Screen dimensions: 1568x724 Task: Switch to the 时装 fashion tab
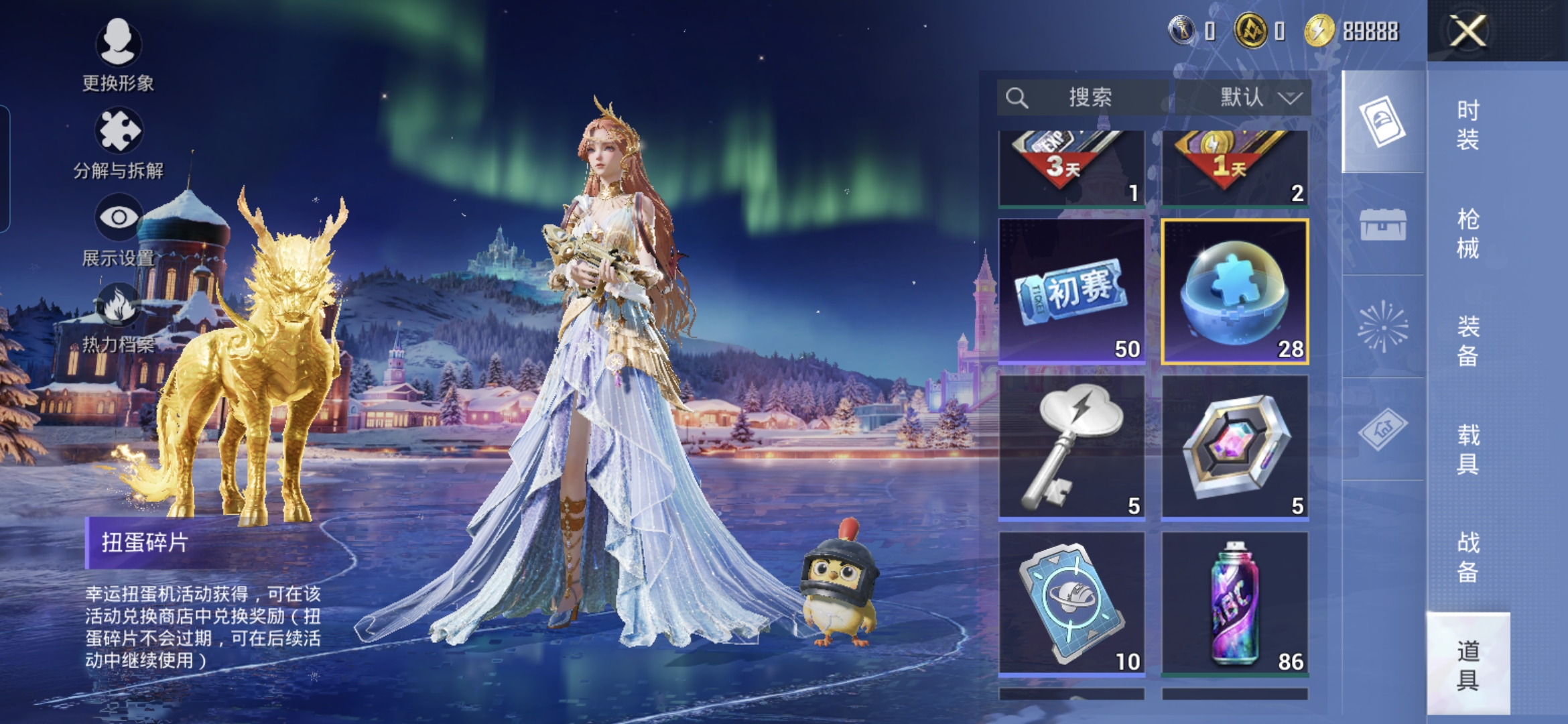(x=1467, y=125)
